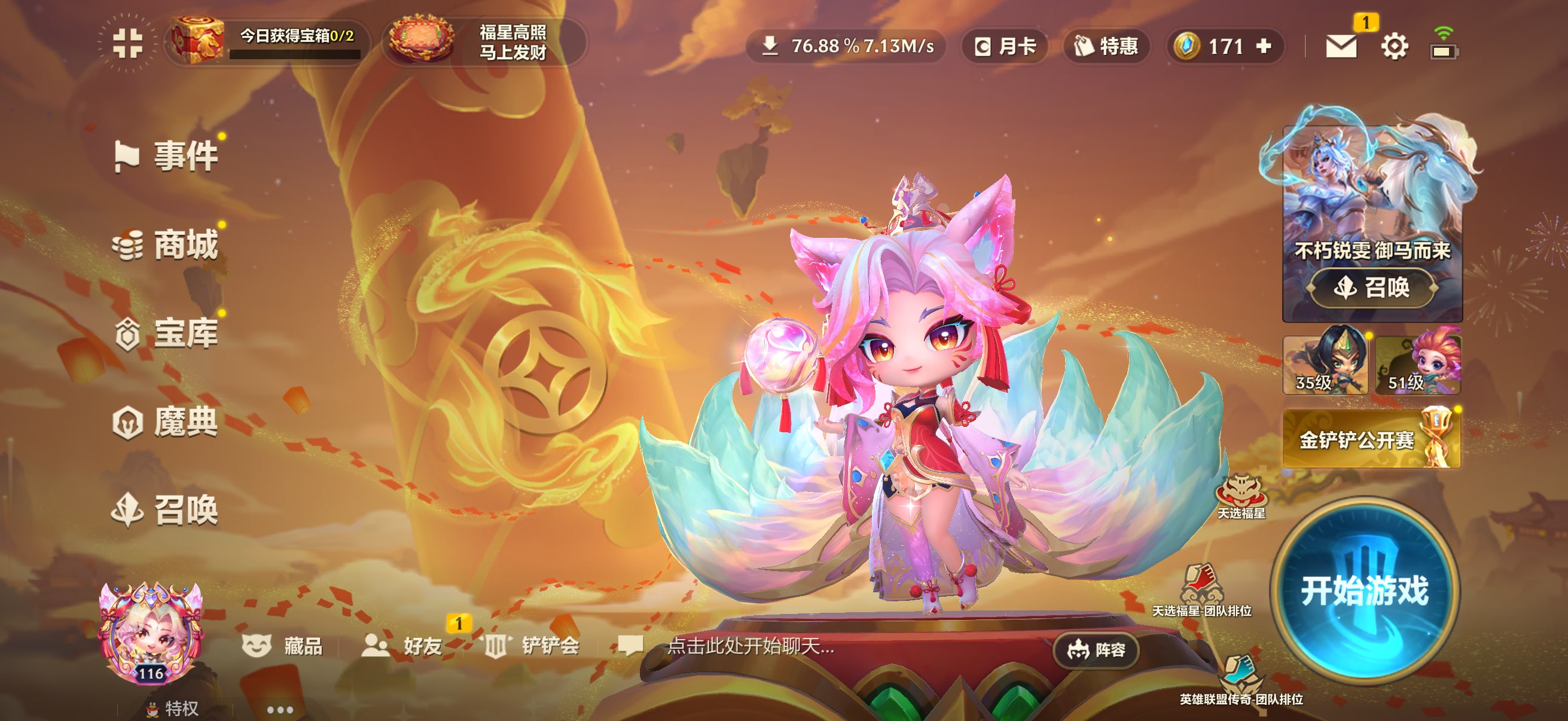Open the 好友 friends list
Image resolution: width=1568 pixels, height=721 pixels.
[404, 646]
